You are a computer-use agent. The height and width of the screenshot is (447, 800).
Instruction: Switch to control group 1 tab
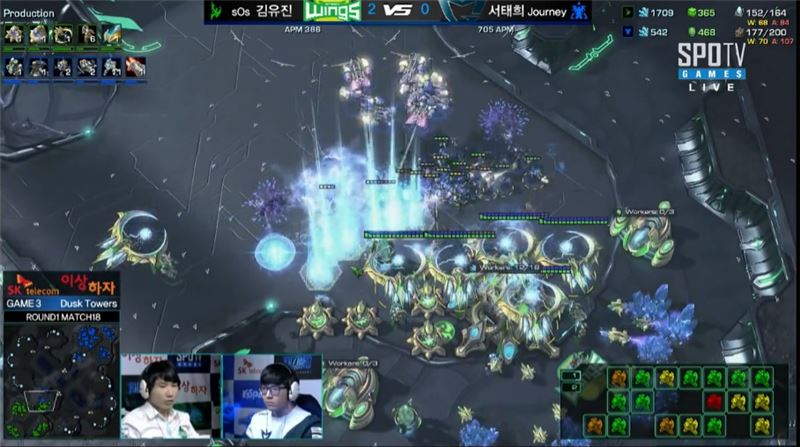(x=573, y=374)
